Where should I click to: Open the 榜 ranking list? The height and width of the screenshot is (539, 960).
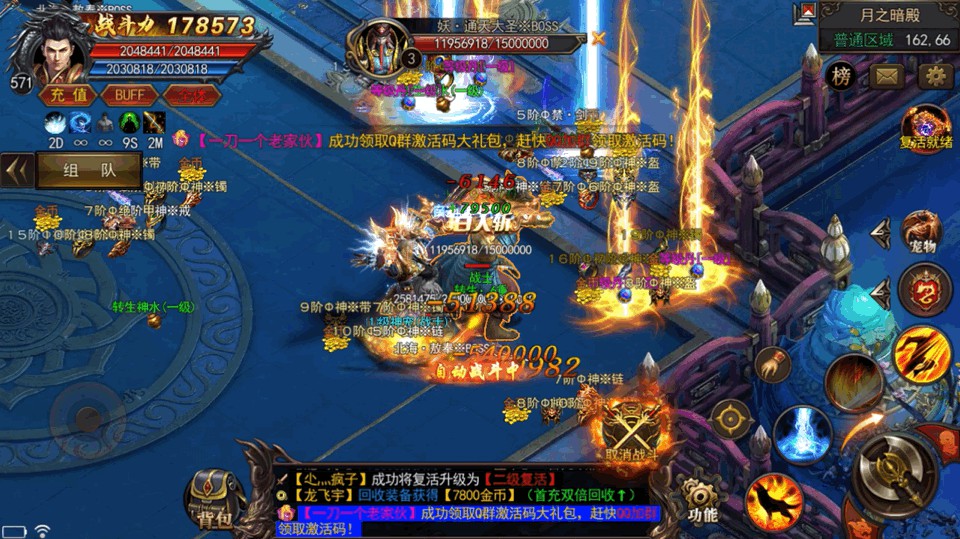(x=842, y=76)
